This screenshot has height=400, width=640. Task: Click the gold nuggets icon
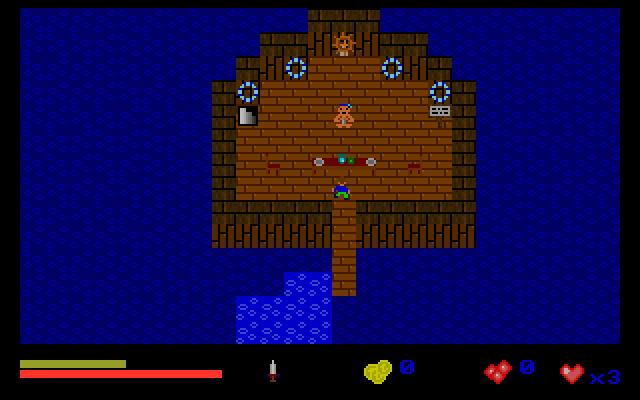(377, 372)
